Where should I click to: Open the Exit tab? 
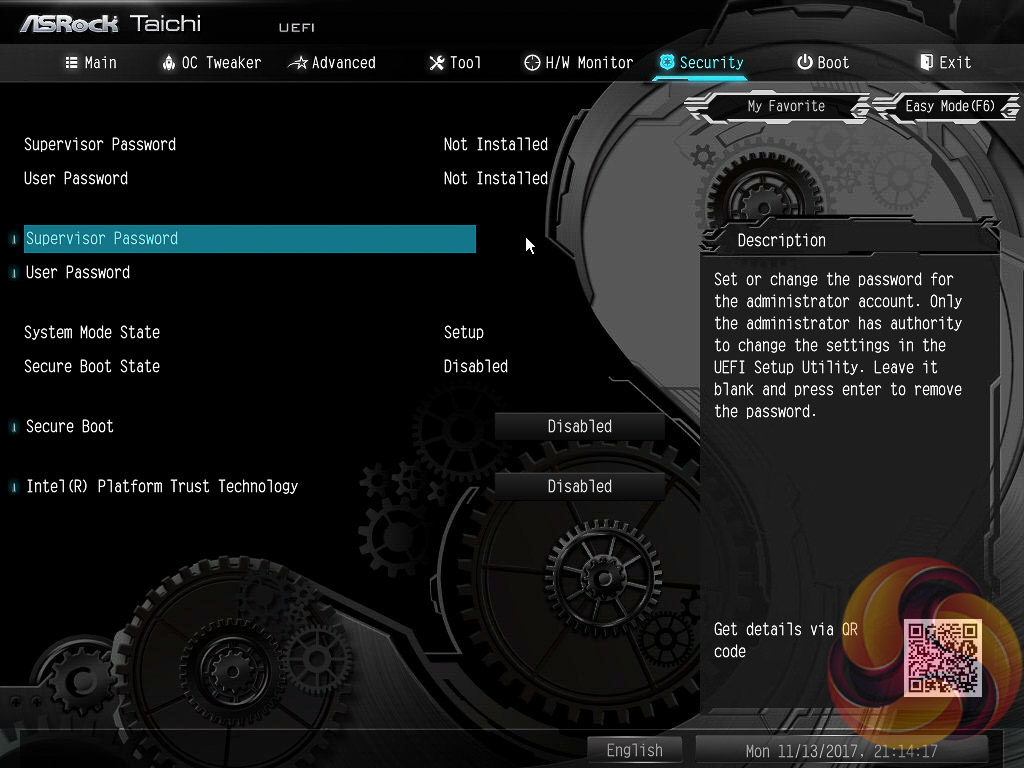tap(945, 62)
